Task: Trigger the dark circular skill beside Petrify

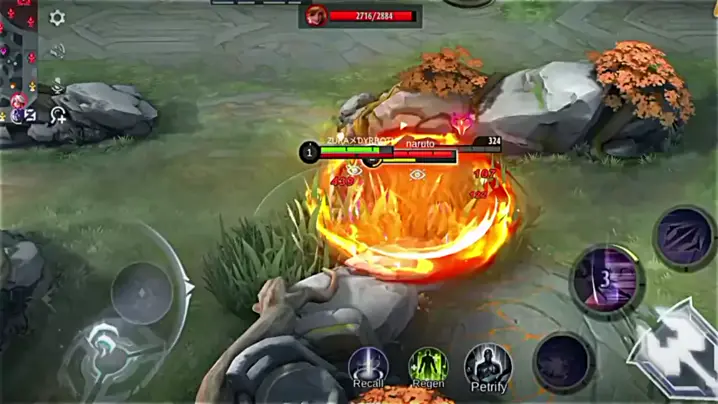Action: 563,361
